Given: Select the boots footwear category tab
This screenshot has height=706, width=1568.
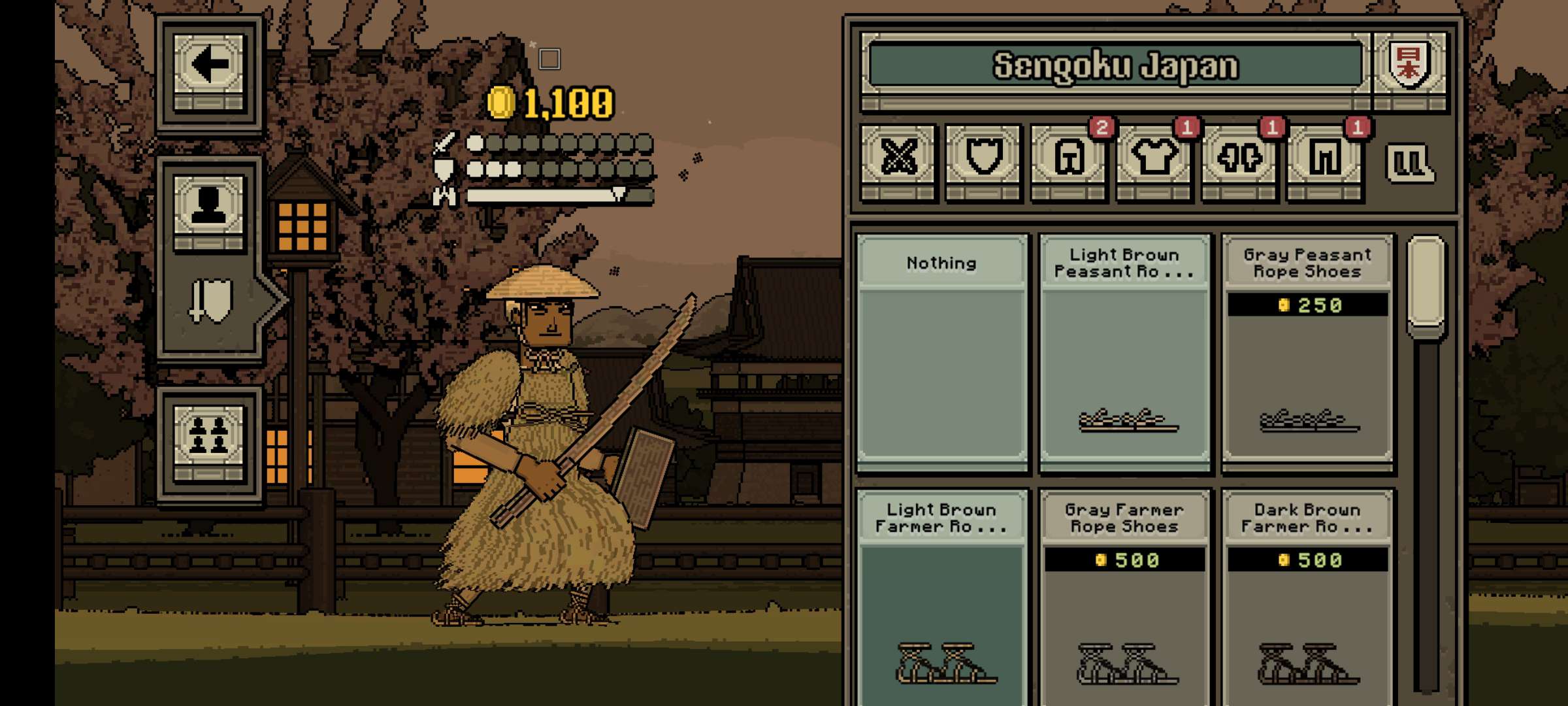Looking at the screenshot, I should click(1410, 162).
